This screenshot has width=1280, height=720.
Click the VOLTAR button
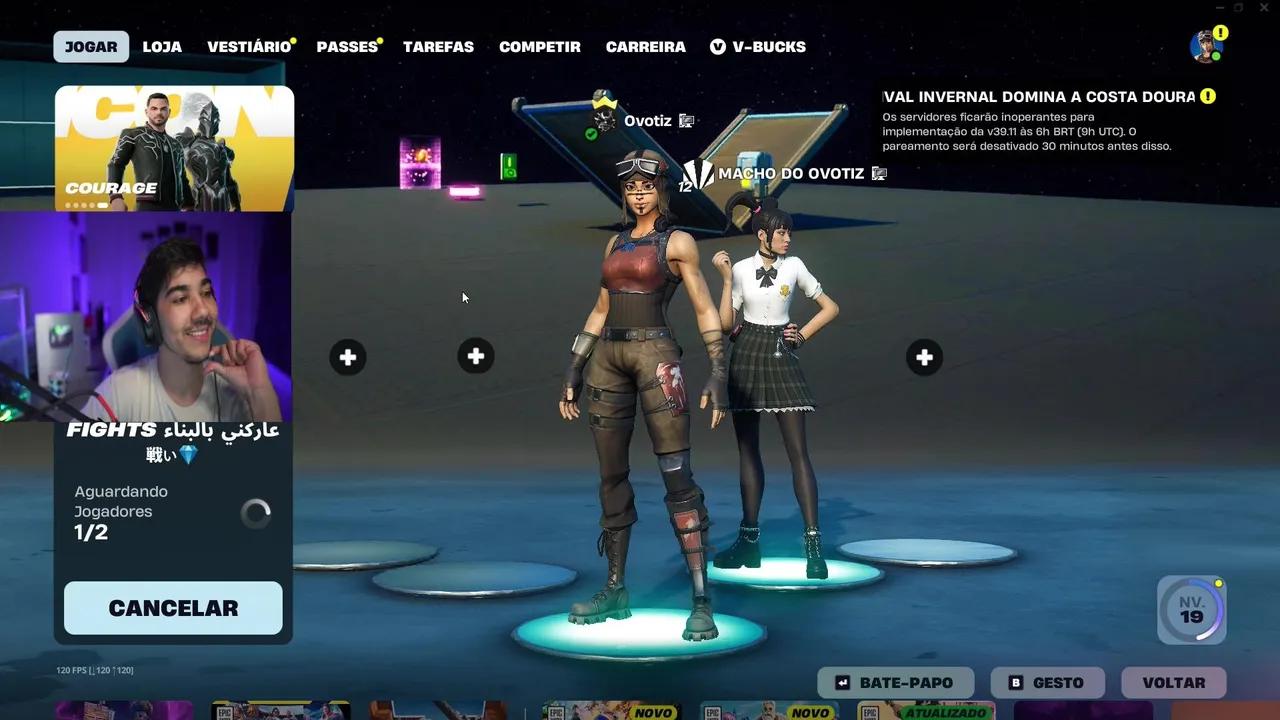tap(1173, 682)
